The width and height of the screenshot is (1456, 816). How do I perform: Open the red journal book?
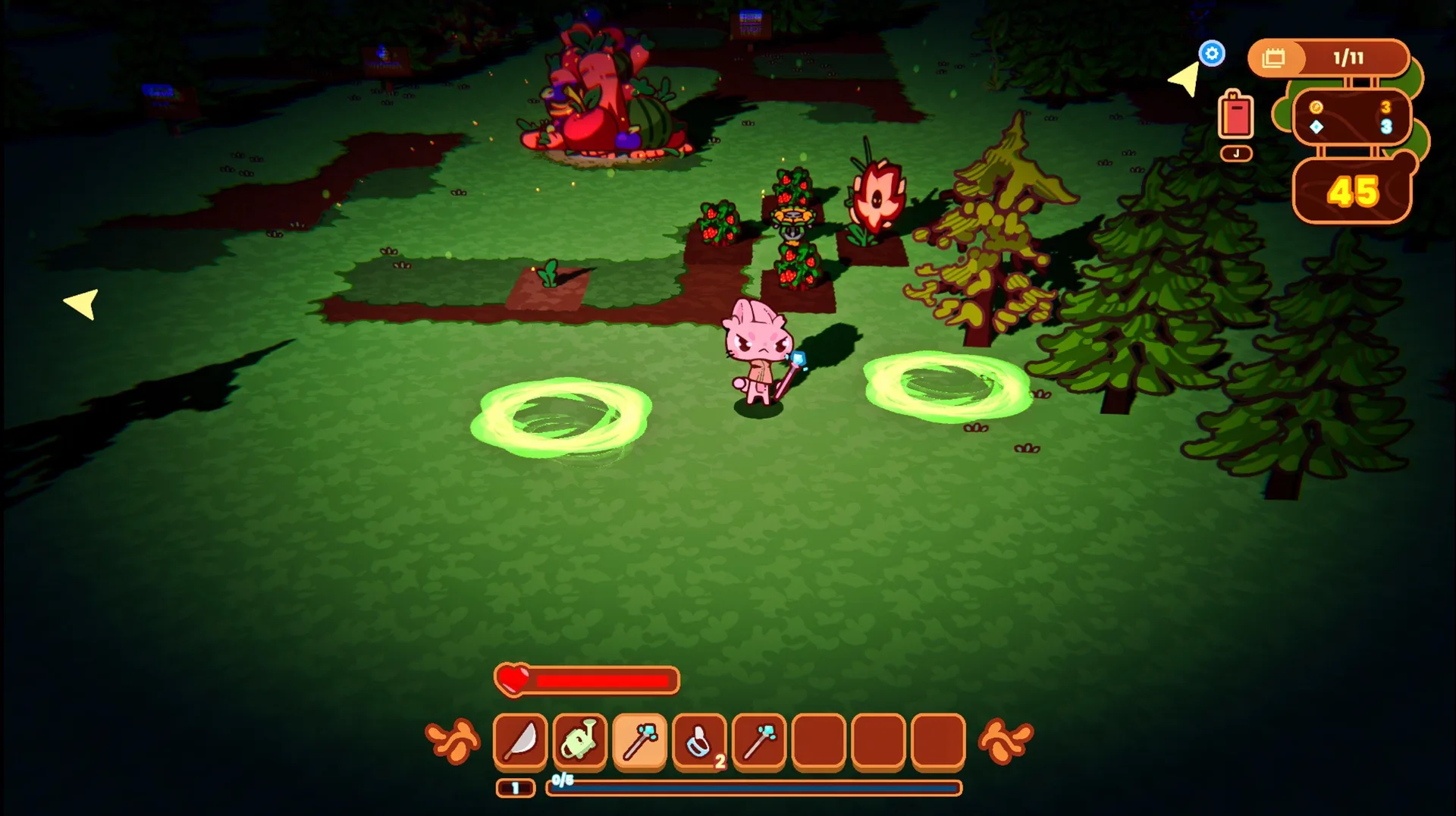click(1236, 116)
